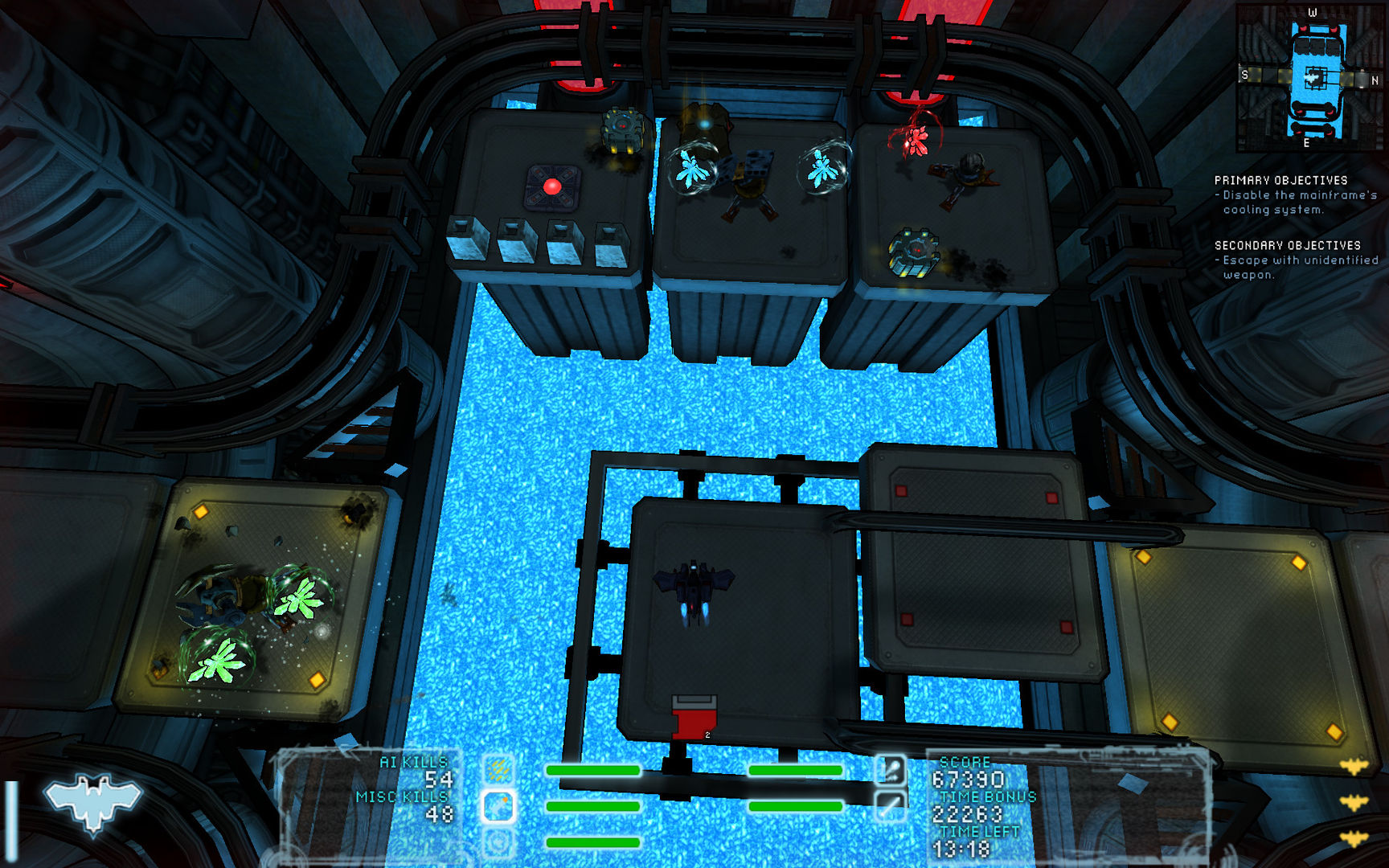
Task: Click the SECONDARY OBJECTIVES heading
Action: tap(1286, 245)
